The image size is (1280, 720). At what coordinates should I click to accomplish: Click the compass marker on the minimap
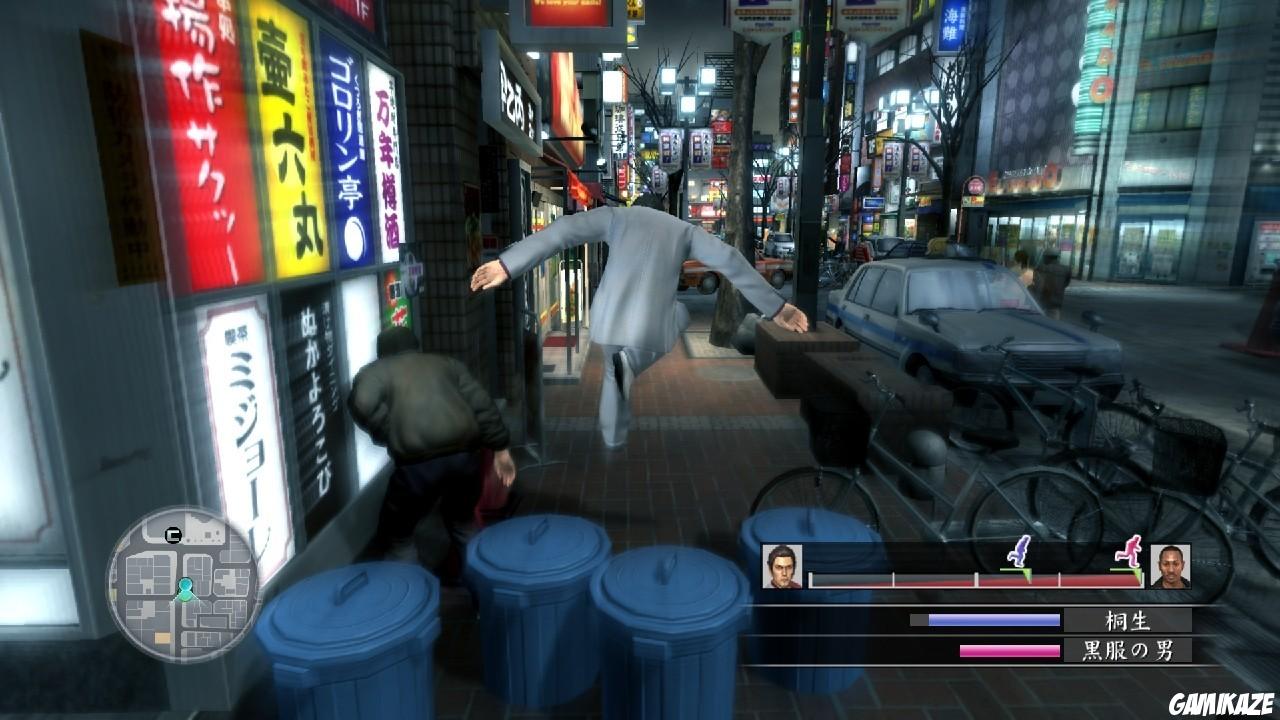point(172,534)
